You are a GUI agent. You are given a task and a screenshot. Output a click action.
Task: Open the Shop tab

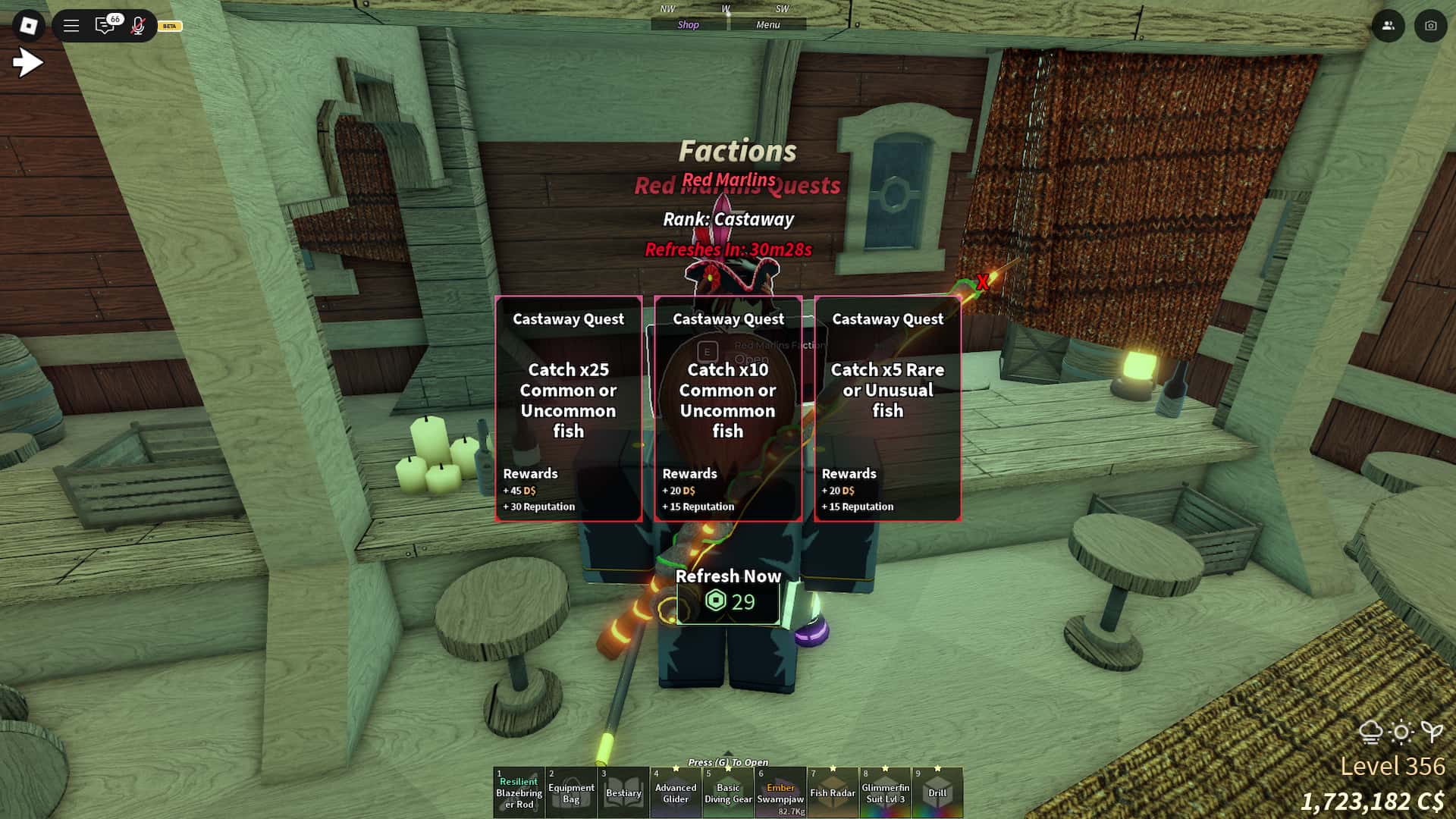click(x=689, y=25)
